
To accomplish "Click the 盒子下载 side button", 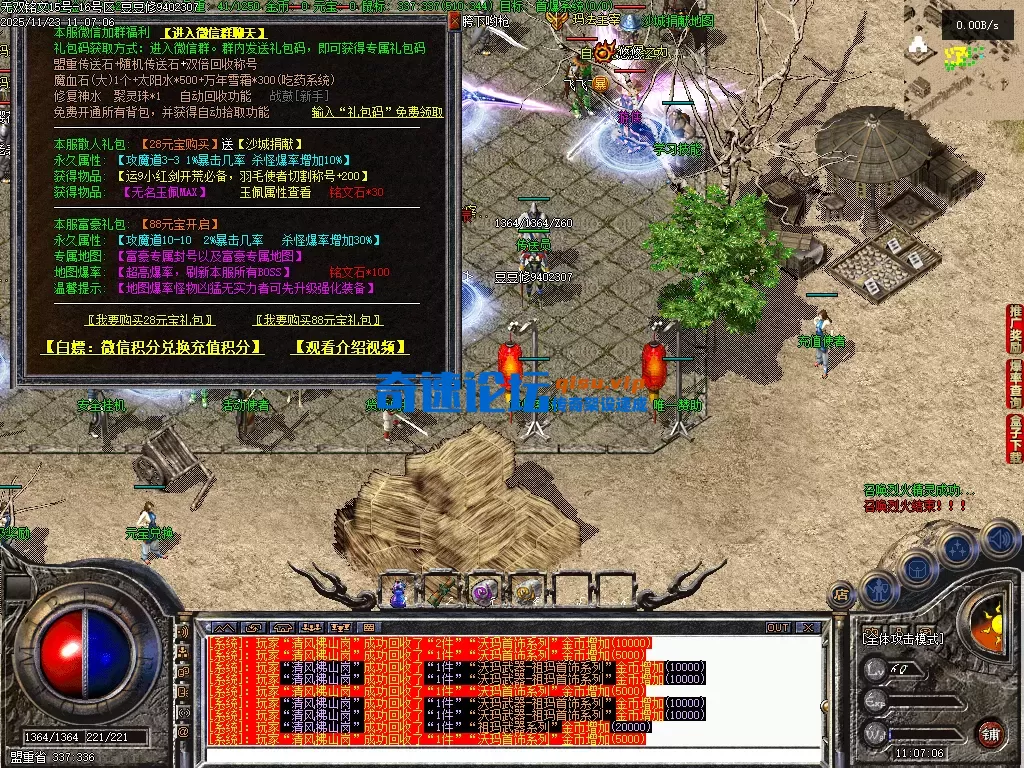I will pyautogui.click(x=1015, y=438).
